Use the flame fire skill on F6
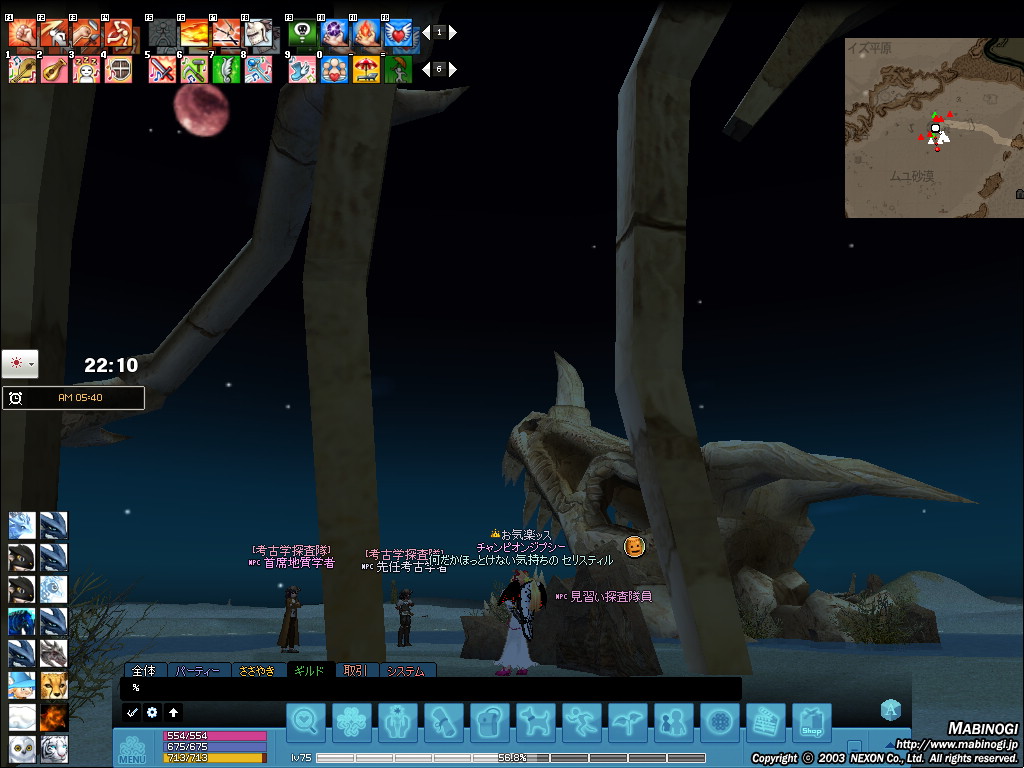1024x768 pixels. (x=194, y=34)
